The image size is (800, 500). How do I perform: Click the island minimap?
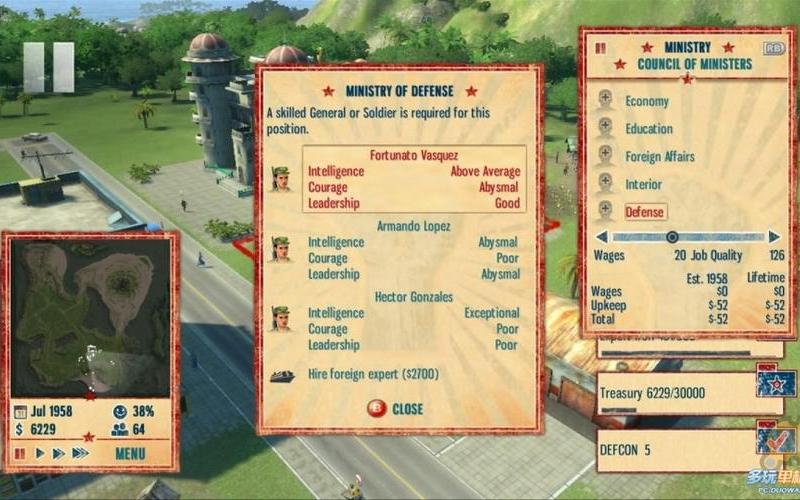click(90, 315)
